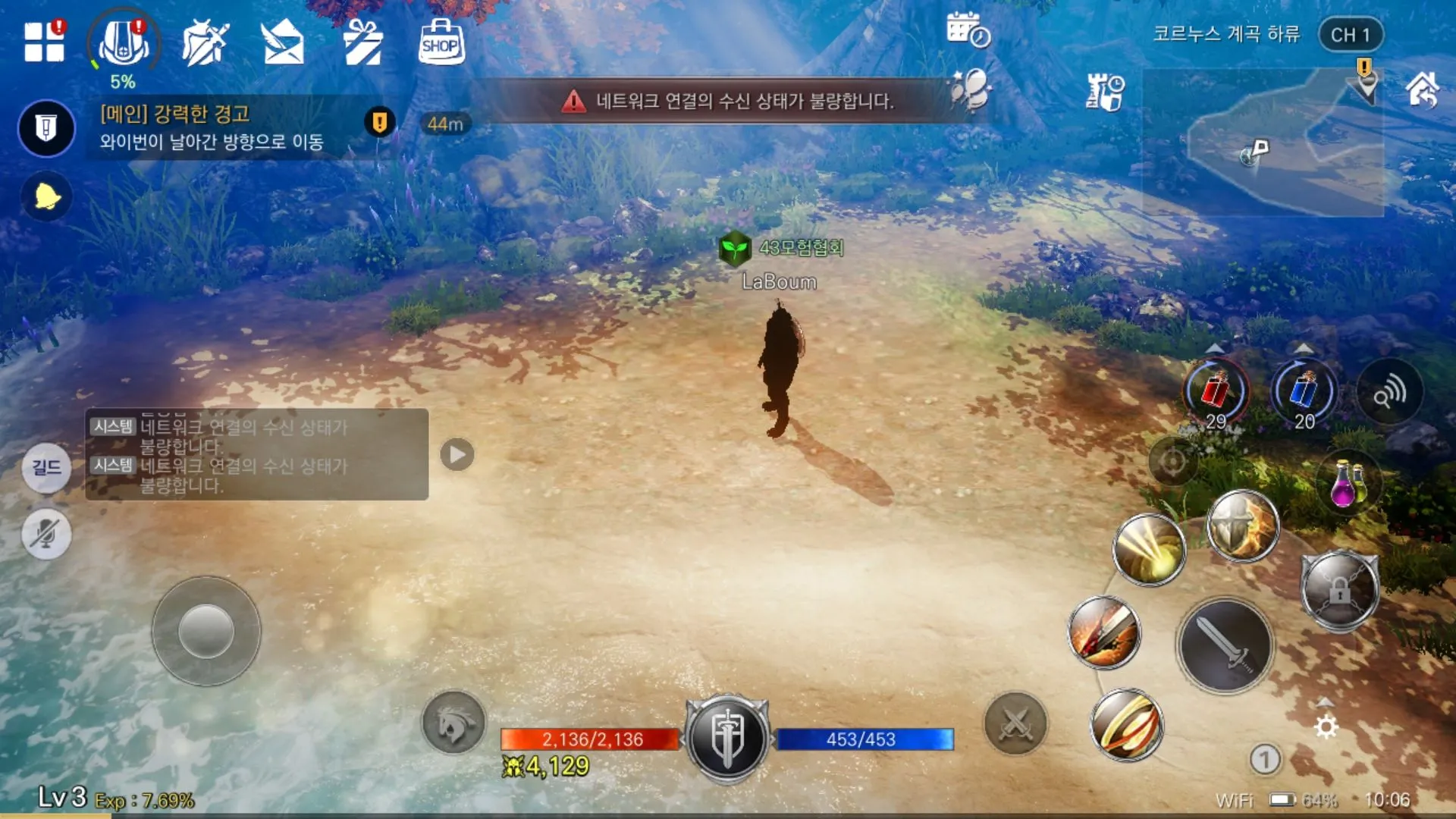The height and width of the screenshot is (819, 1456).
Task: Open the SHOP bag icon
Action: coord(441,42)
